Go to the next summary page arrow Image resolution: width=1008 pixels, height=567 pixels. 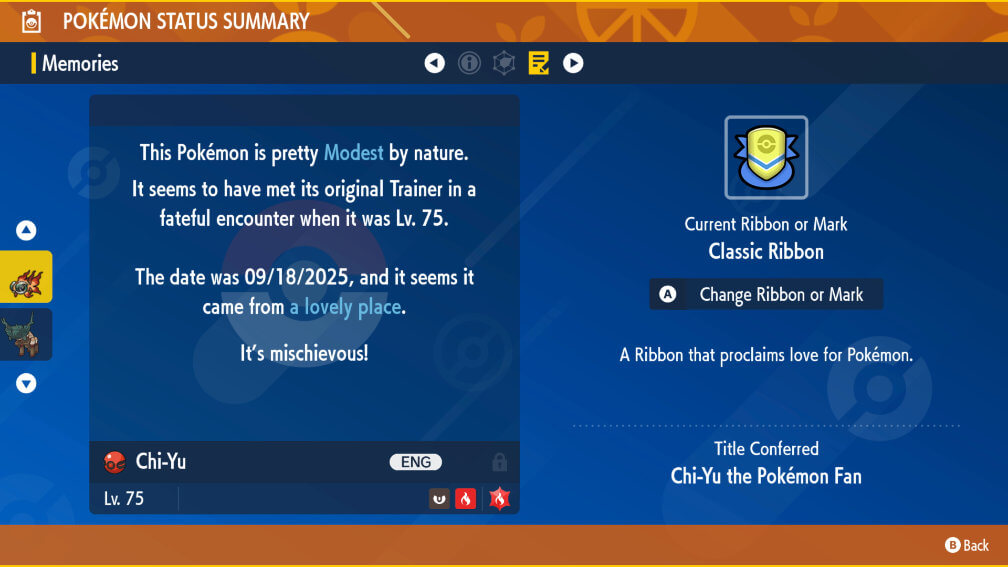[573, 64]
